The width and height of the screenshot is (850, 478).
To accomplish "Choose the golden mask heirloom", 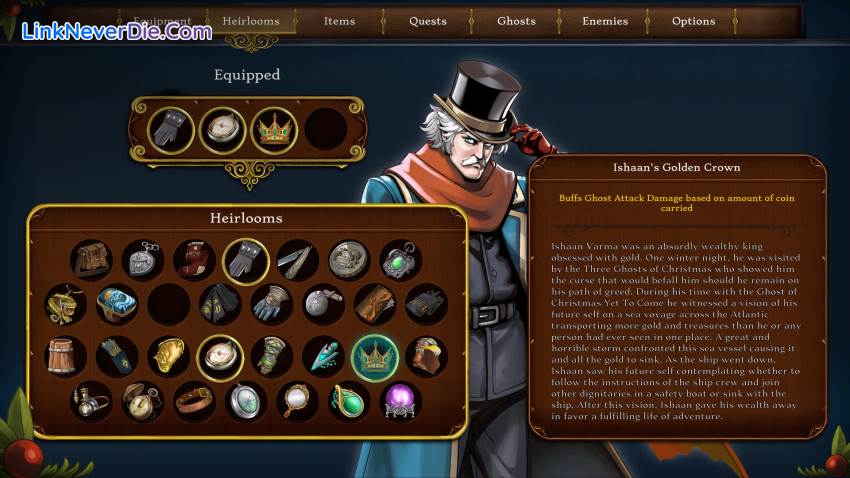I will 169,356.
